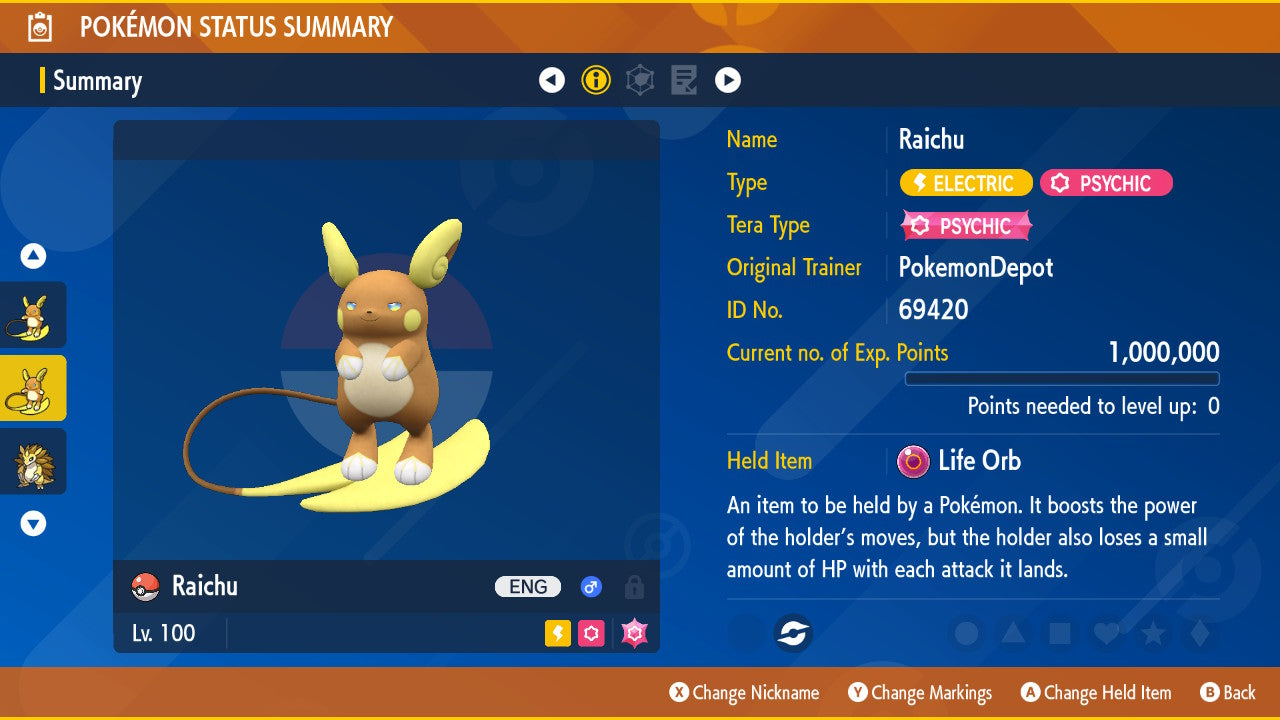Toggle the circle marking
1280x720 pixels.
(x=967, y=633)
